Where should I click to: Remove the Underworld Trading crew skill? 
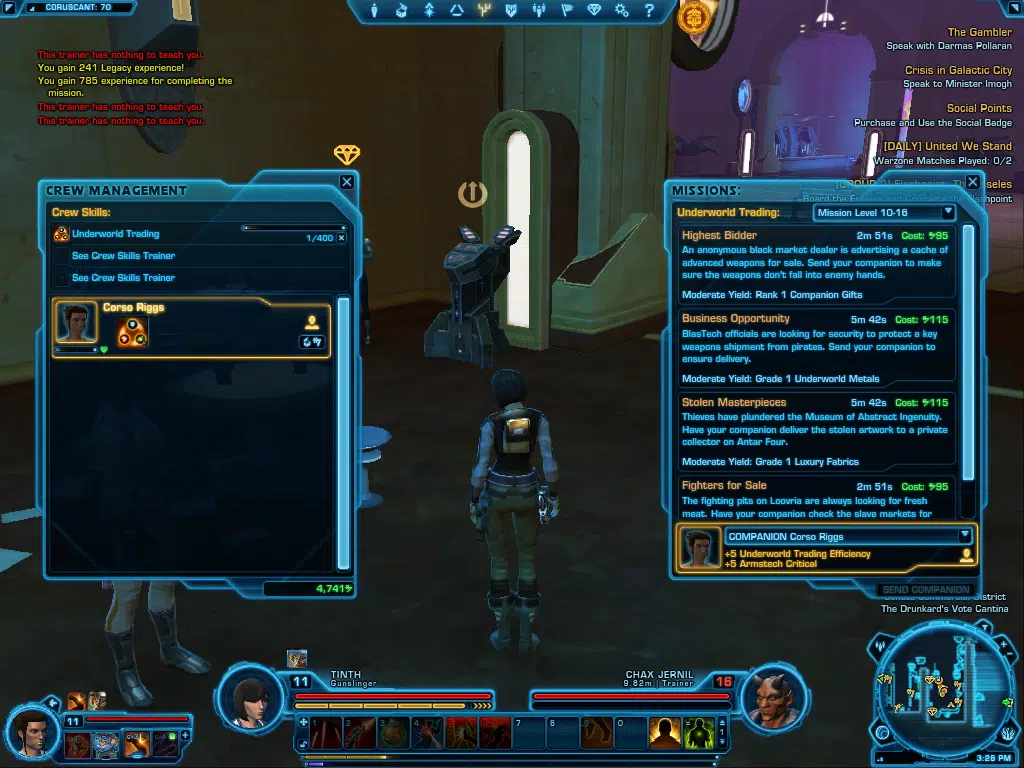click(341, 238)
